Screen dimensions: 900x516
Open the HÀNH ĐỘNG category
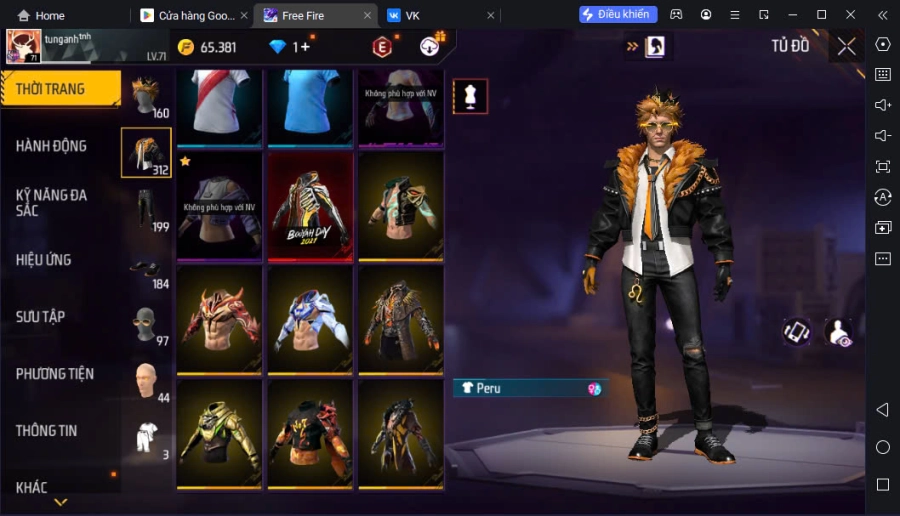point(51,146)
